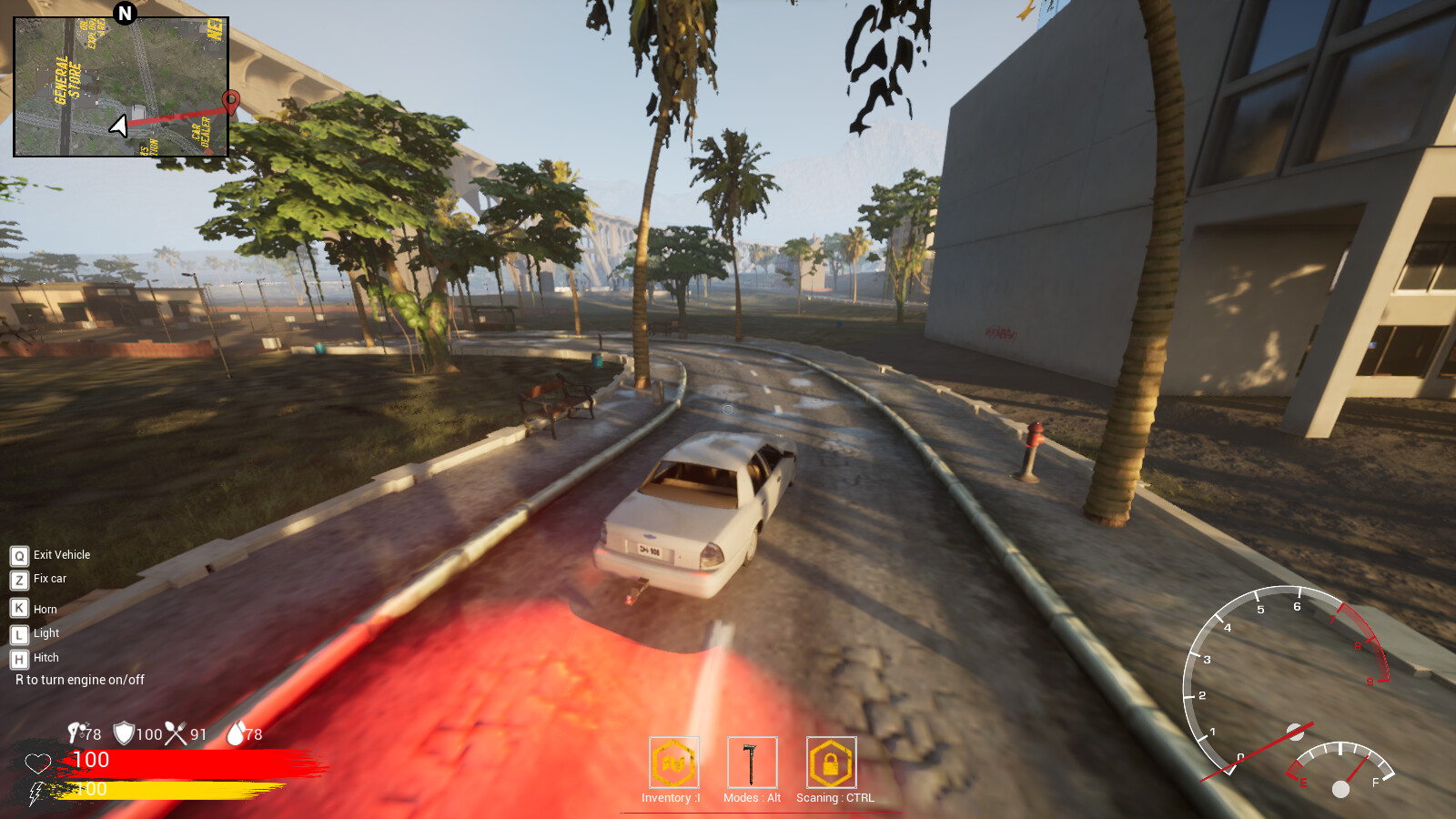The height and width of the screenshot is (819, 1456).
Task: Click the running stamina stat icon
Action: (76, 733)
